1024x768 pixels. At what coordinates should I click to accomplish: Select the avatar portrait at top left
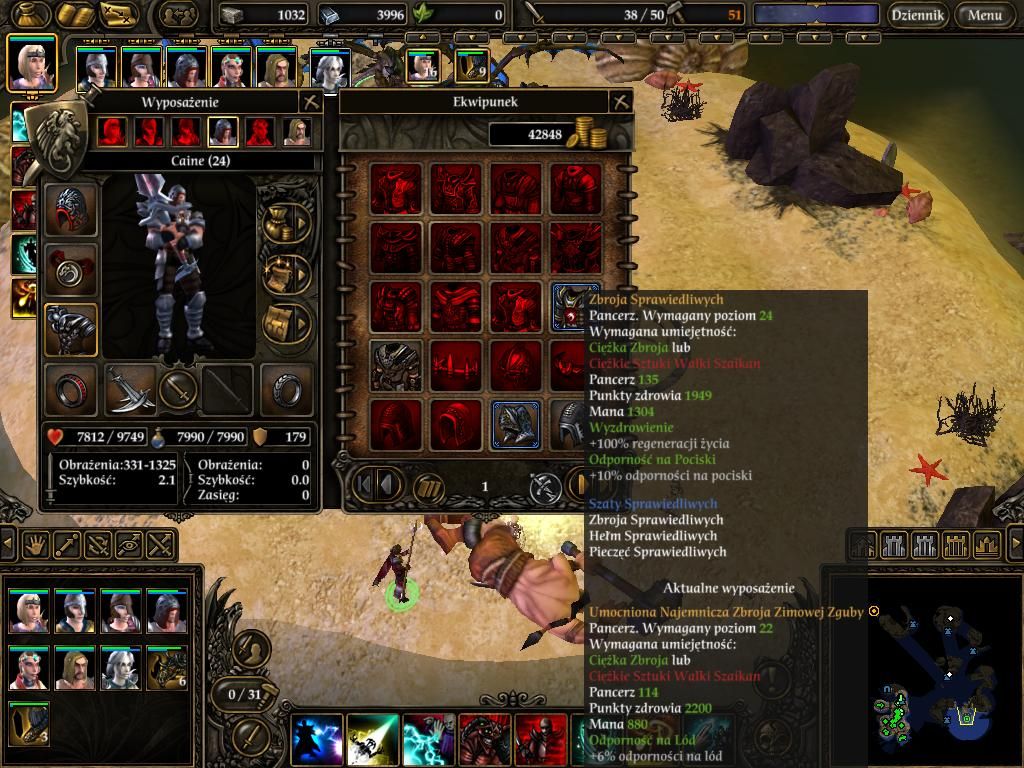(x=30, y=62)
